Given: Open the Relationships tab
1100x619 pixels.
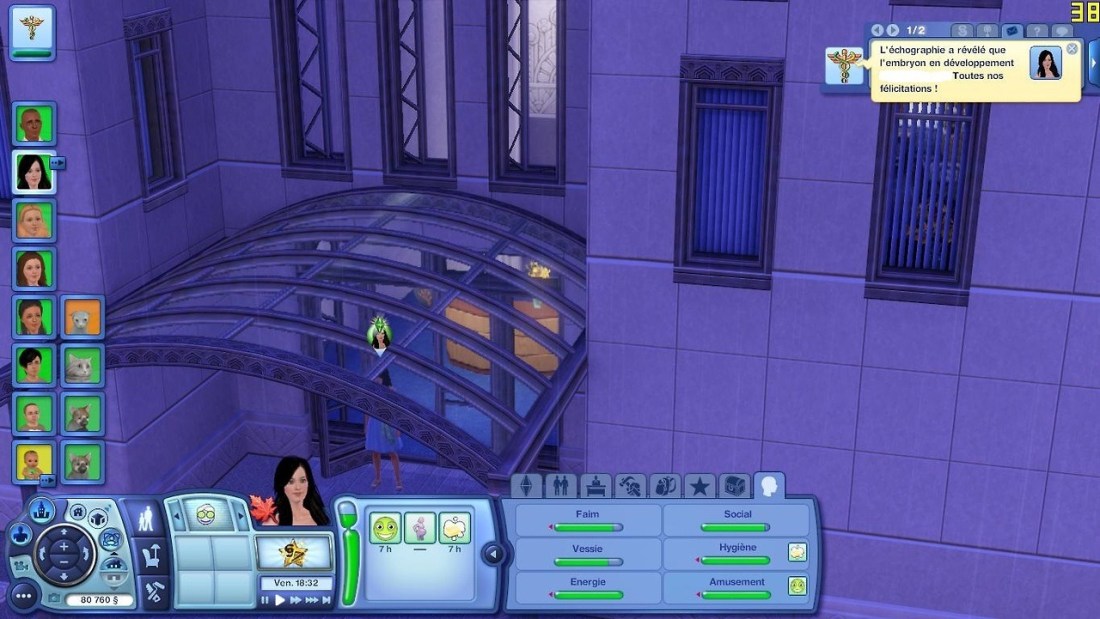Looking at the screenshot, I should [561, 486].
